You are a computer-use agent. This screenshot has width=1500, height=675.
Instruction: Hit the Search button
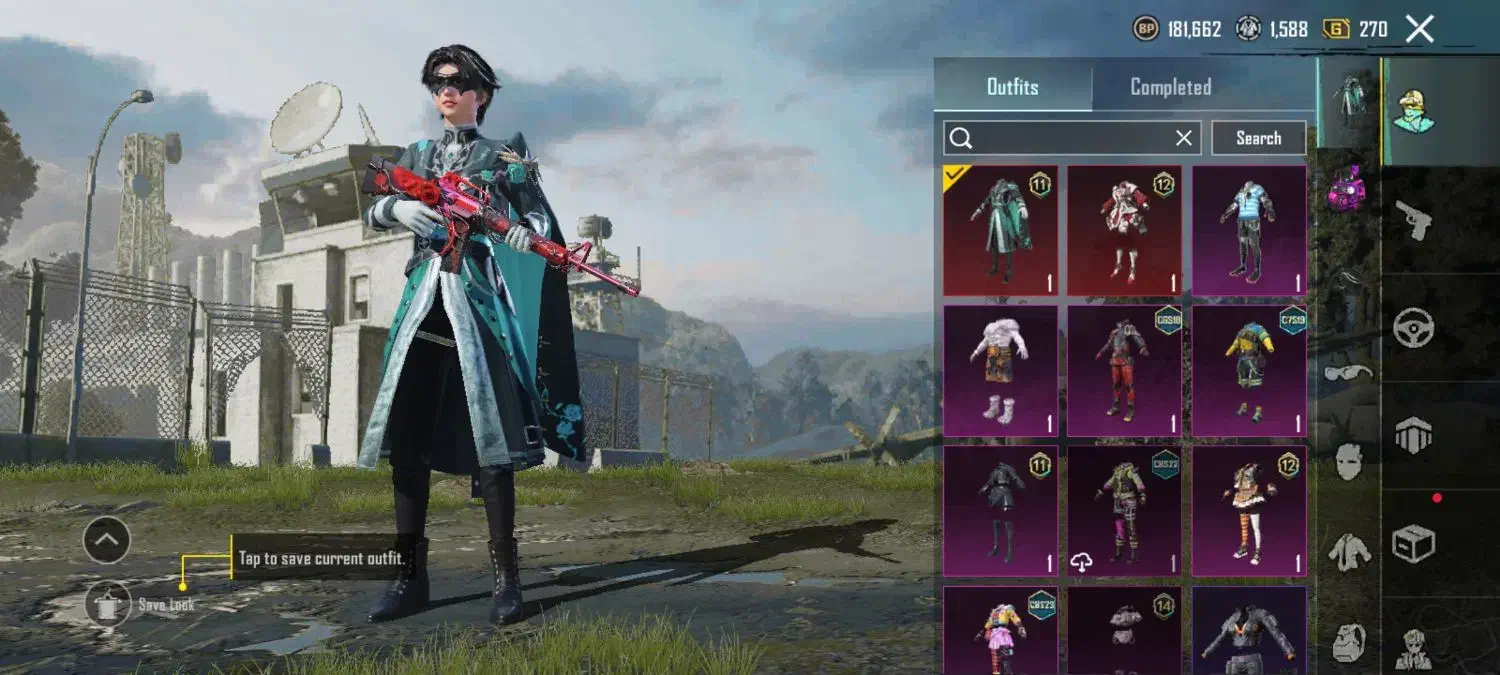[1258, 138]
